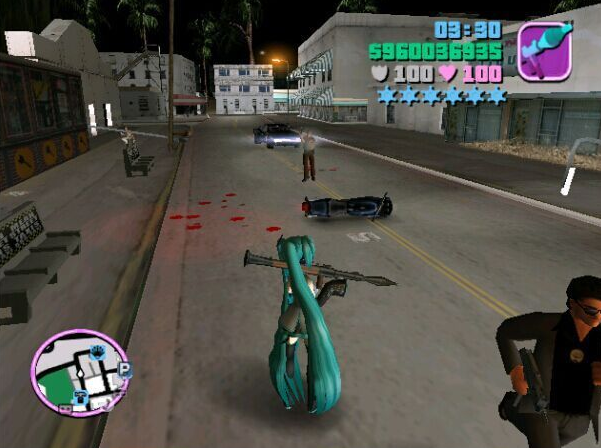Select the rocket launcher weapon icon
Viewport: 601px width, 448px height.
543,50
